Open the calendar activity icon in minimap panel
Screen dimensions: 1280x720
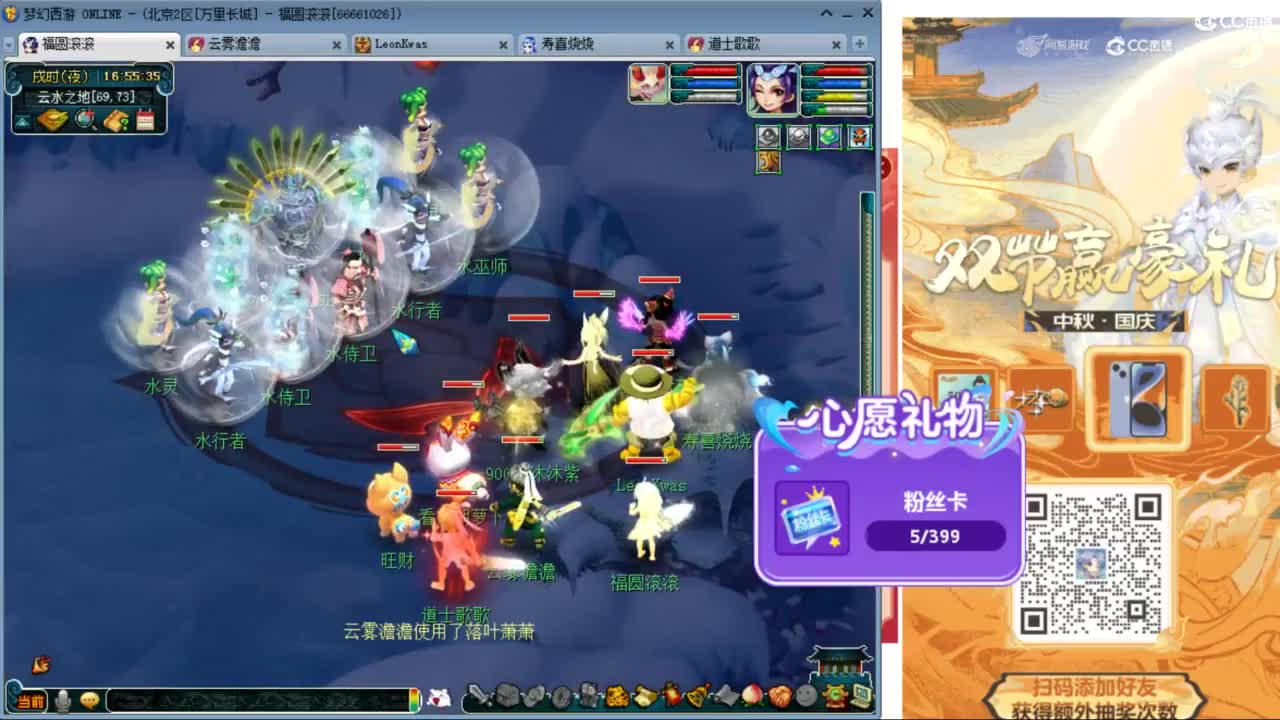coord(145,120)
